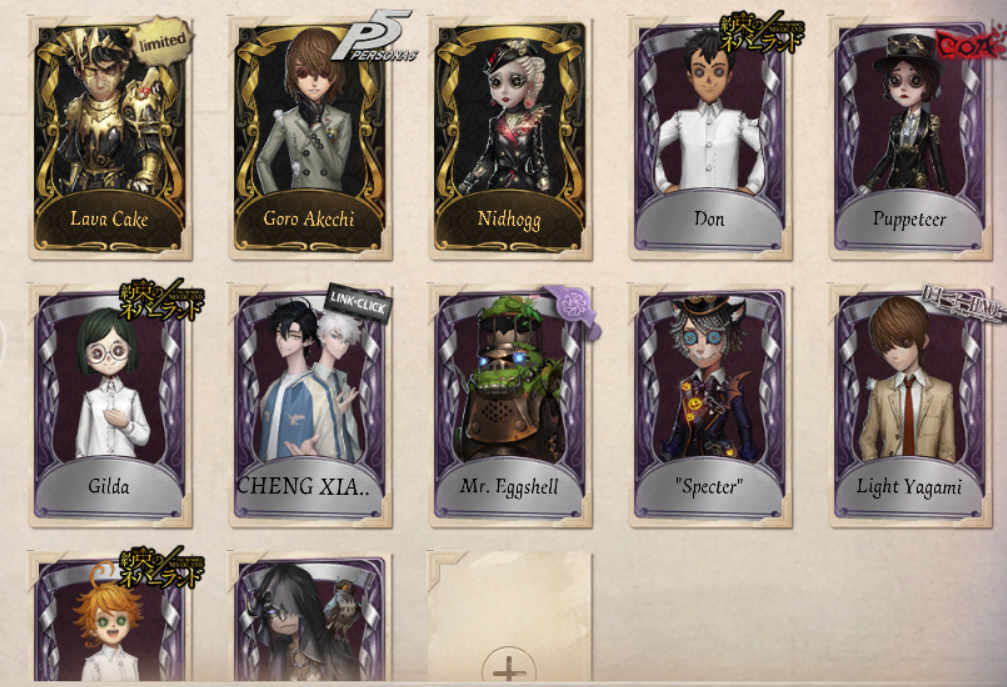
Task: Select the Lava Cake costume card
Action: point(110,138)
